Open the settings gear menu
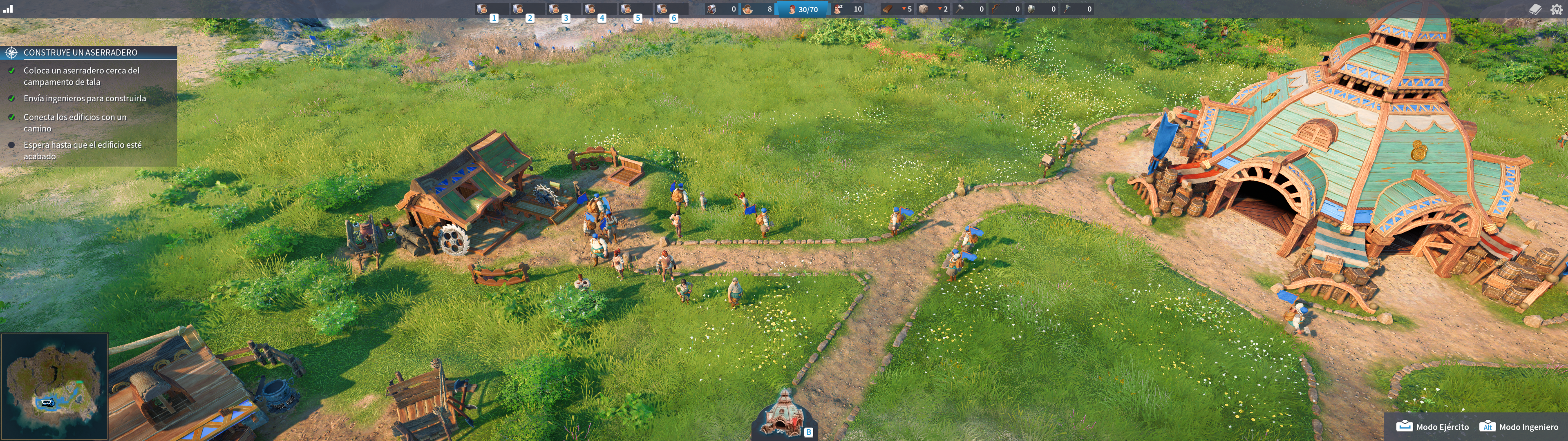The height and width of the screenshot is (441, 1568). click(x=1557, y=9)
